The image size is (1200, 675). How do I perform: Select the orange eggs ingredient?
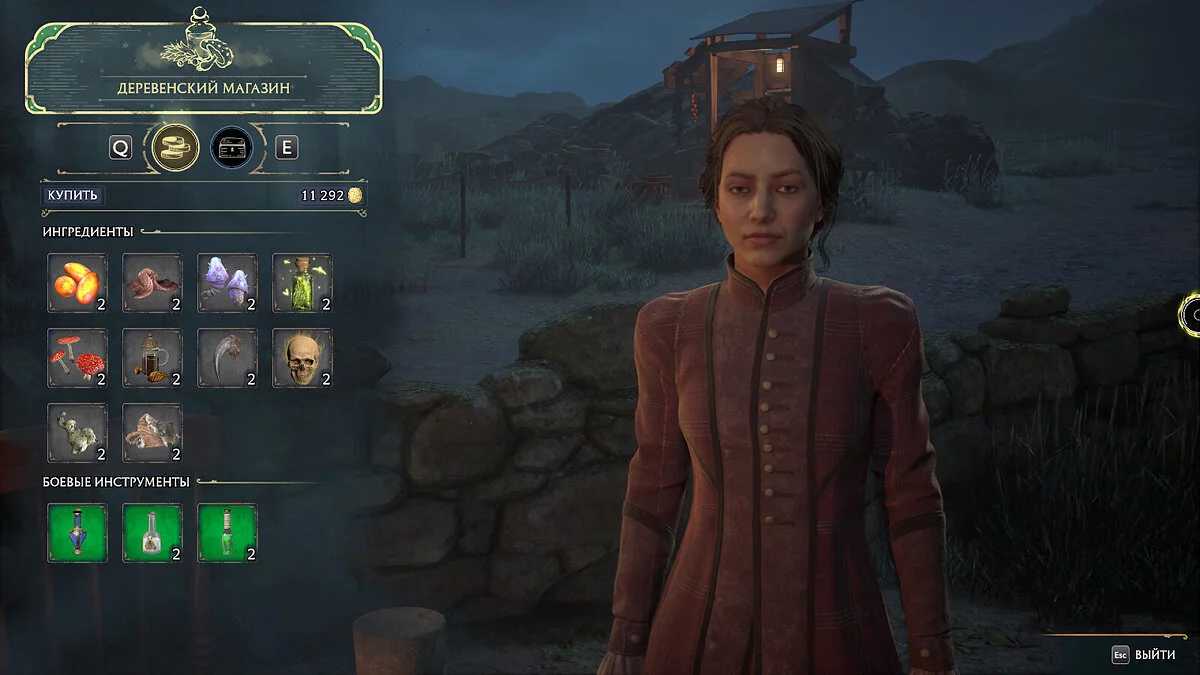coord(77,283)
